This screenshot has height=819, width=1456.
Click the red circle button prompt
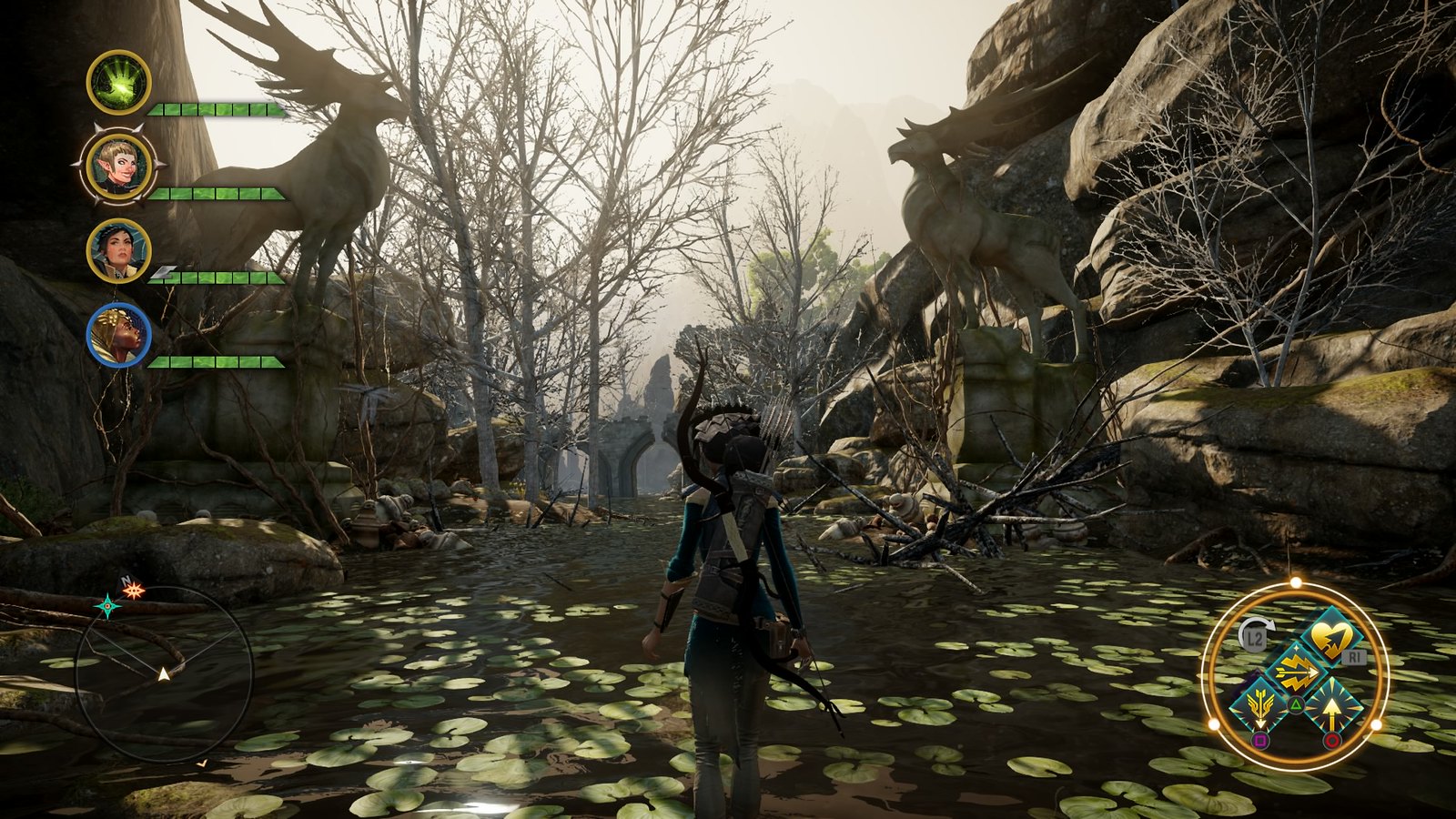[1330, 741]
